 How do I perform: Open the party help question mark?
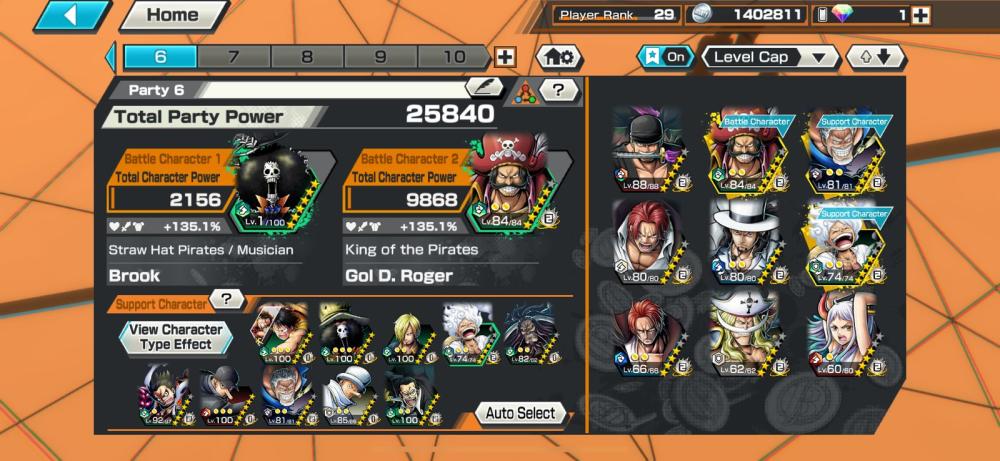[x=559, y=90]
